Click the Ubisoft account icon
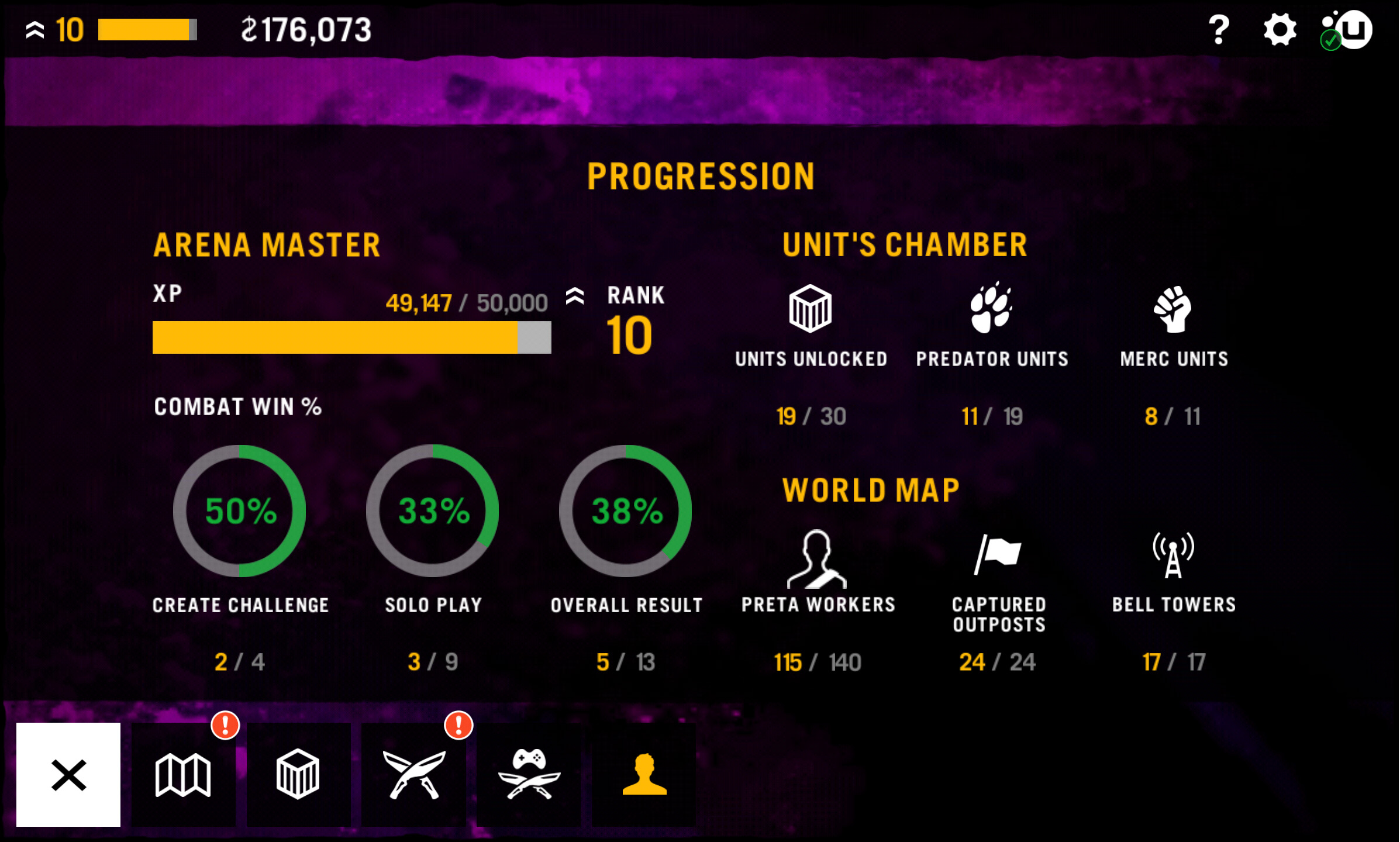The image size is (1400, 842). (x=1348, y=30)
